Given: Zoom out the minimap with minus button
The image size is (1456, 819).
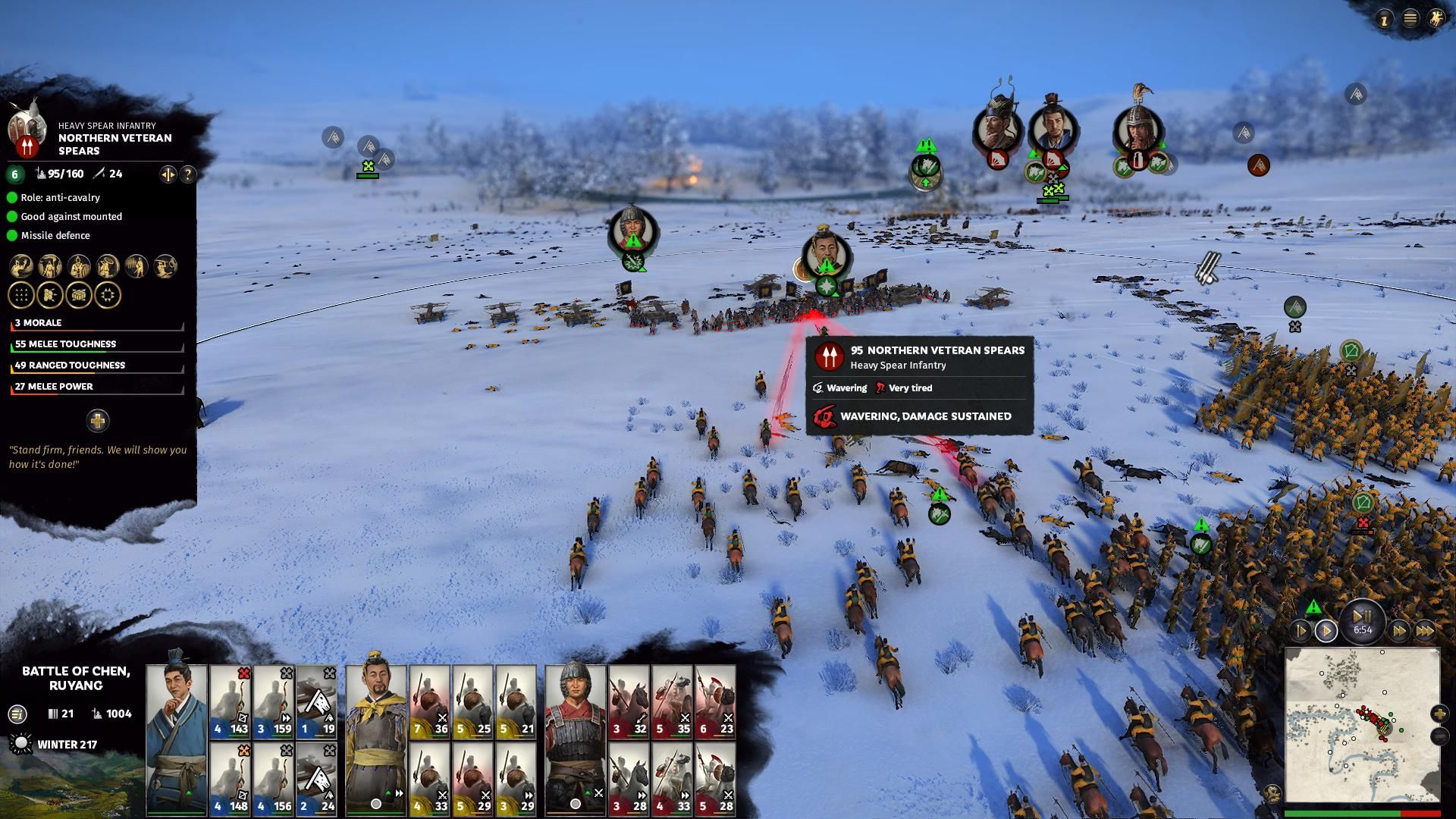Looking at the screenshot, I should (1439, 736).
